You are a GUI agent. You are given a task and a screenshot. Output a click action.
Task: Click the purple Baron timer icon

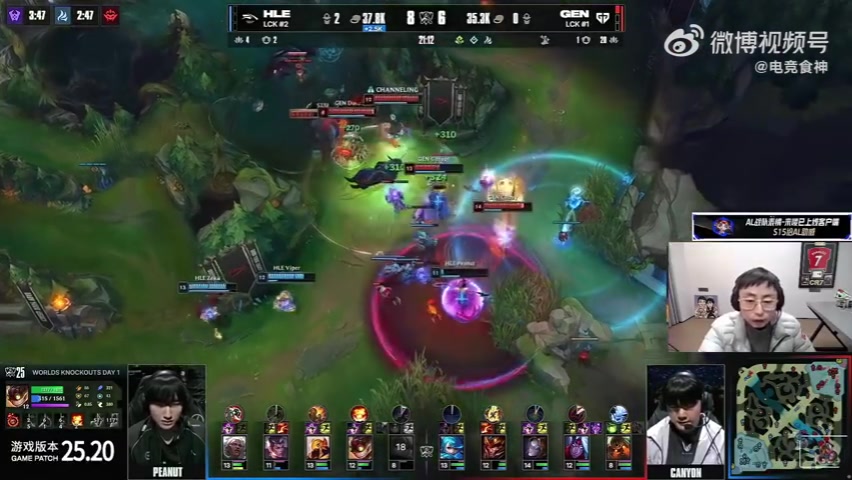[x=14, y=15]
